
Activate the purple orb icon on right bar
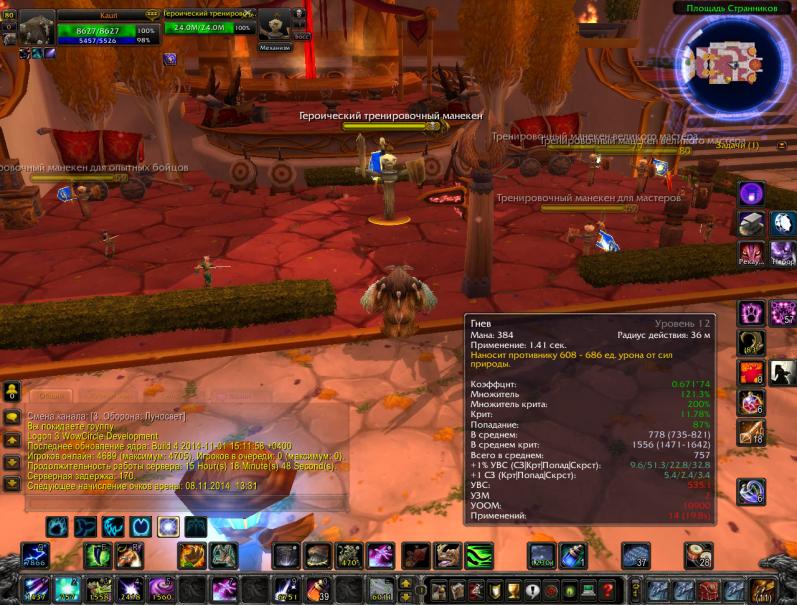tap(751, 193)
